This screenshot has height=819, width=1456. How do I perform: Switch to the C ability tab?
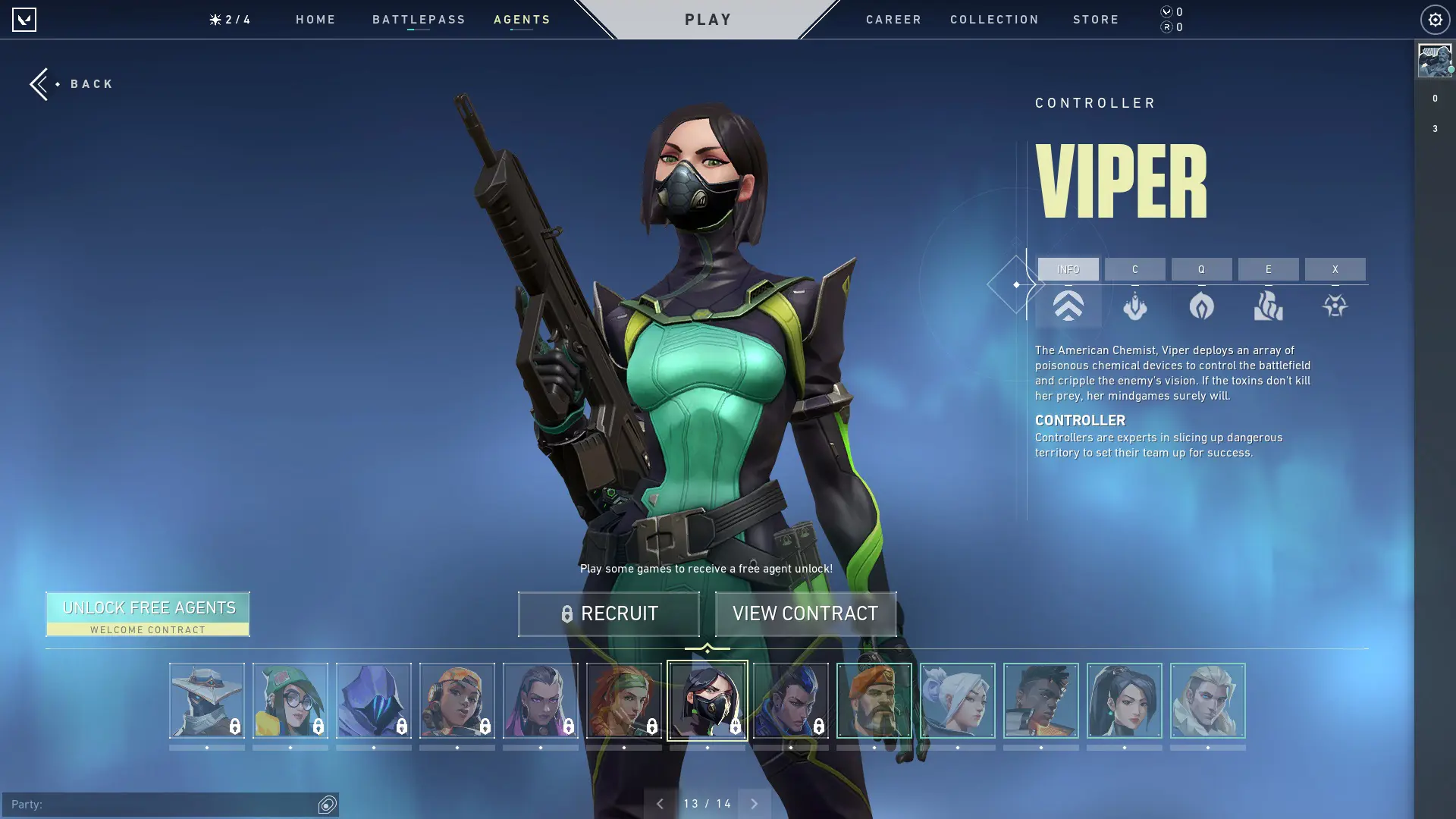point(1135,269)
